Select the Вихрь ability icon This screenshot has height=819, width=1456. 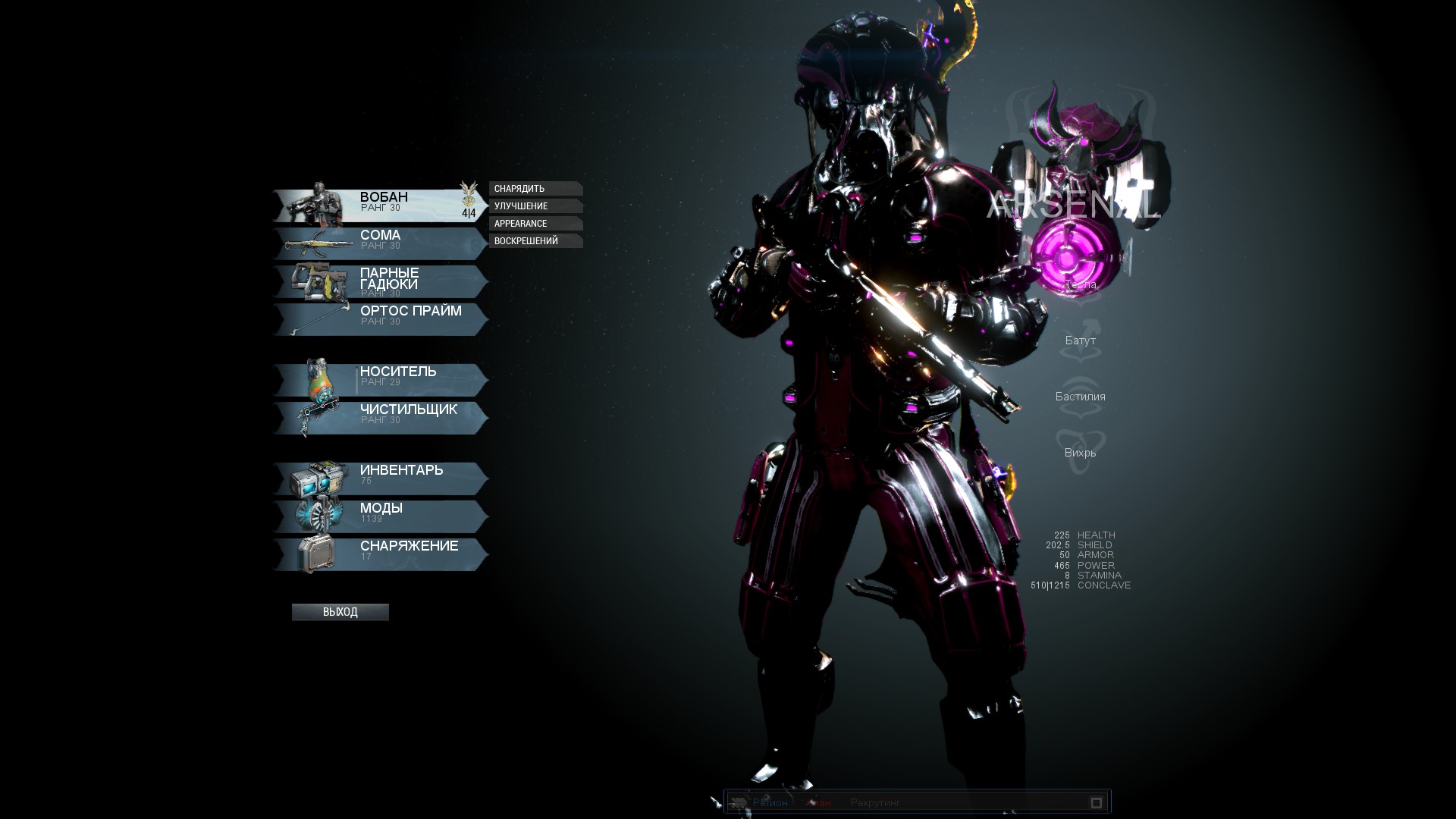pyautogui.click(x=1080, y=453)
